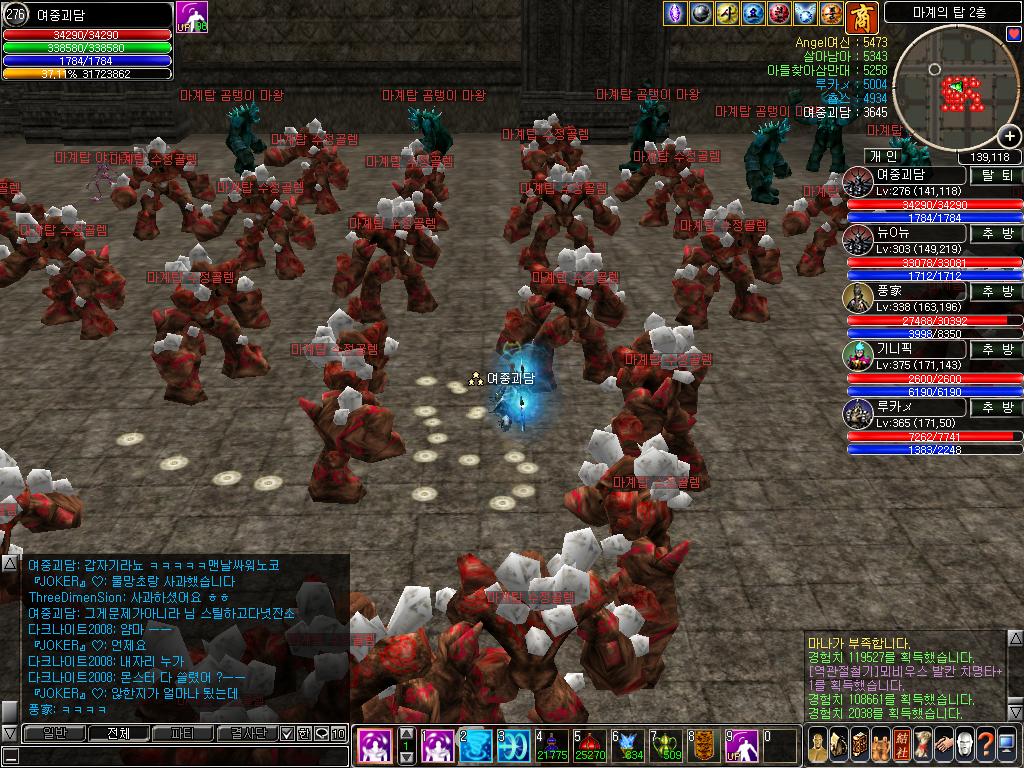Open the 파티 chat tab
This screenshot has height=768, width=1024.
point(183,733)
